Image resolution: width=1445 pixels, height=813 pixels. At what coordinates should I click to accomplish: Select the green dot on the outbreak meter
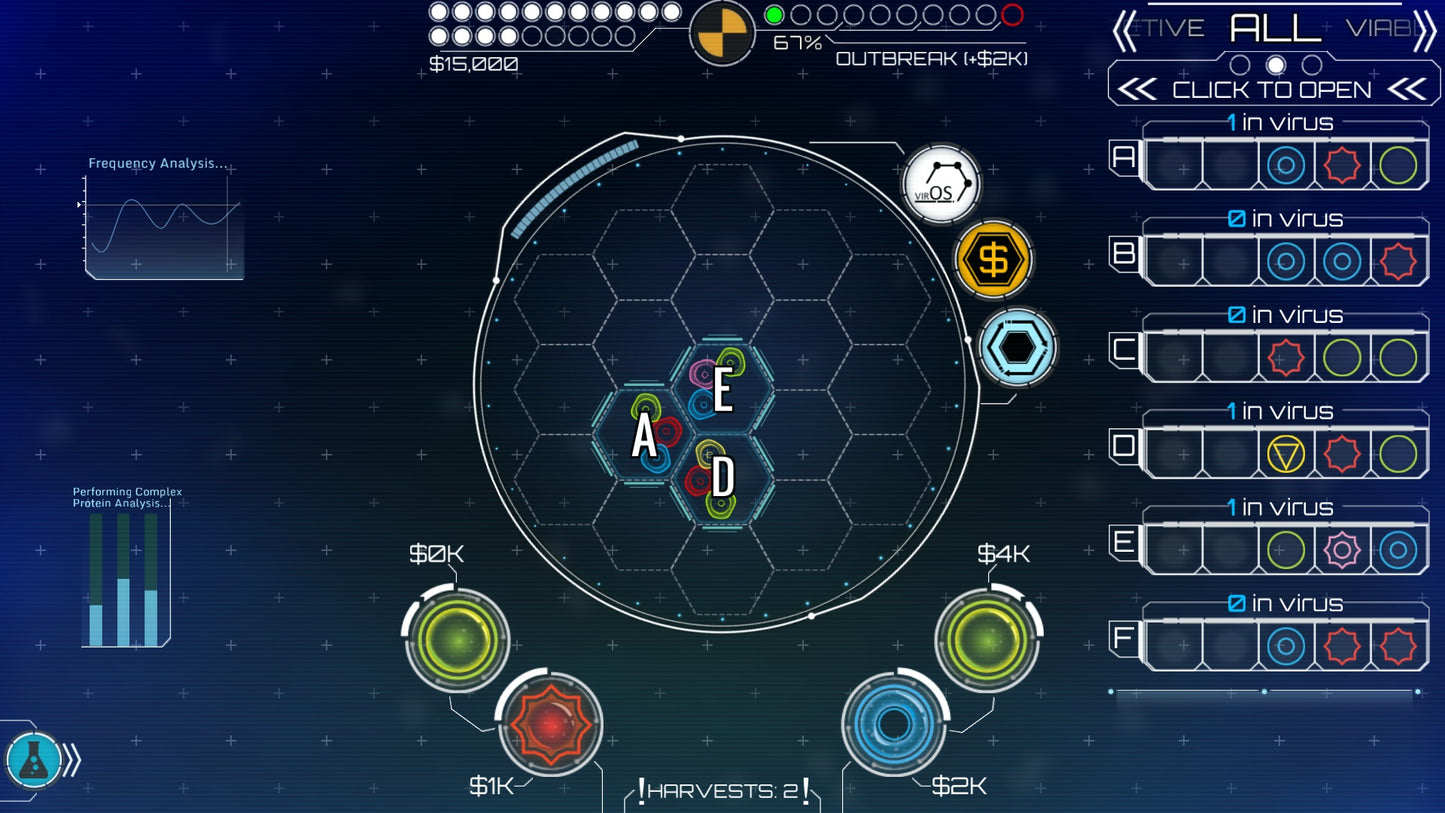pos(772,14)
